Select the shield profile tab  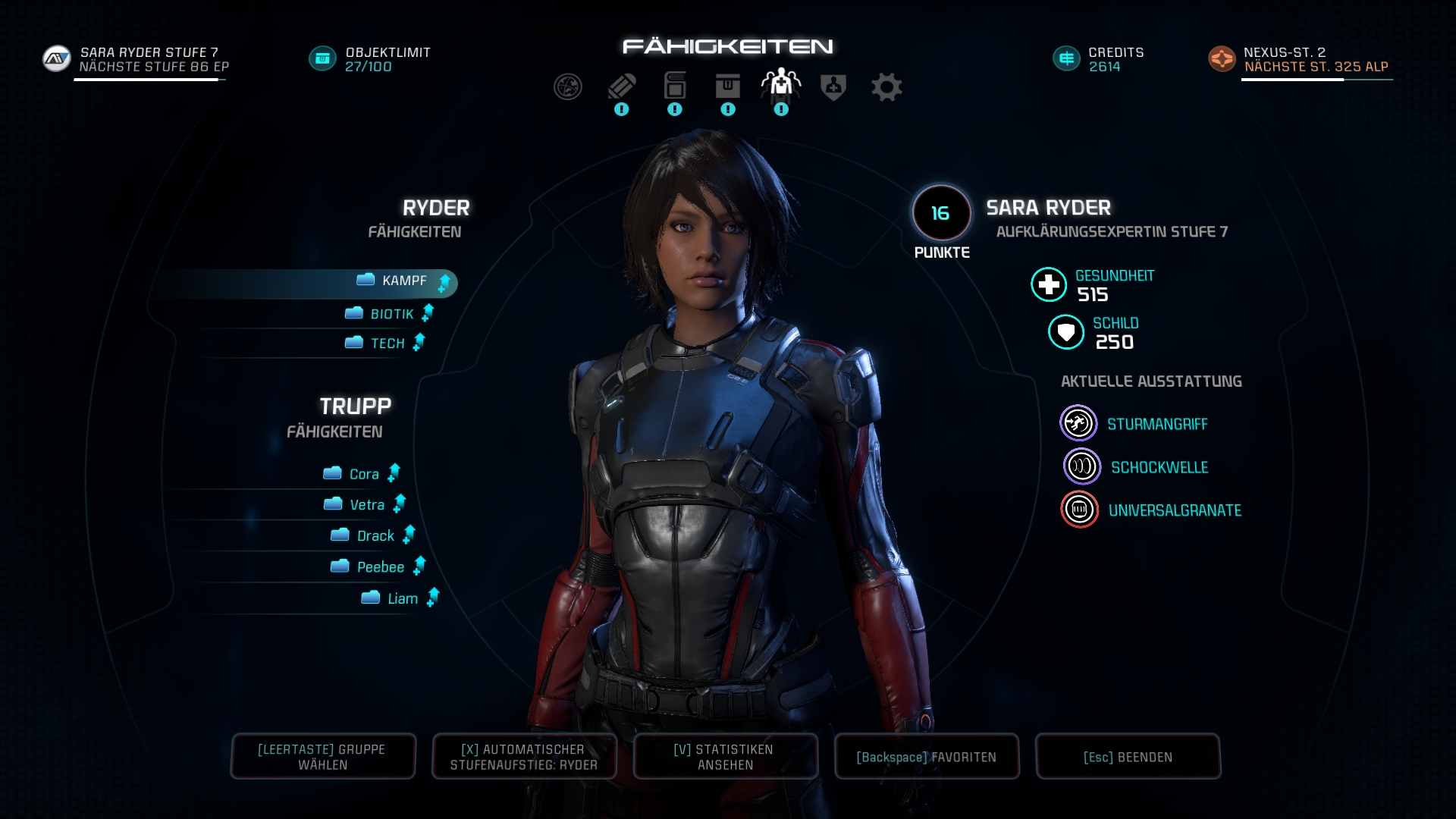click(x=833, y=87)
